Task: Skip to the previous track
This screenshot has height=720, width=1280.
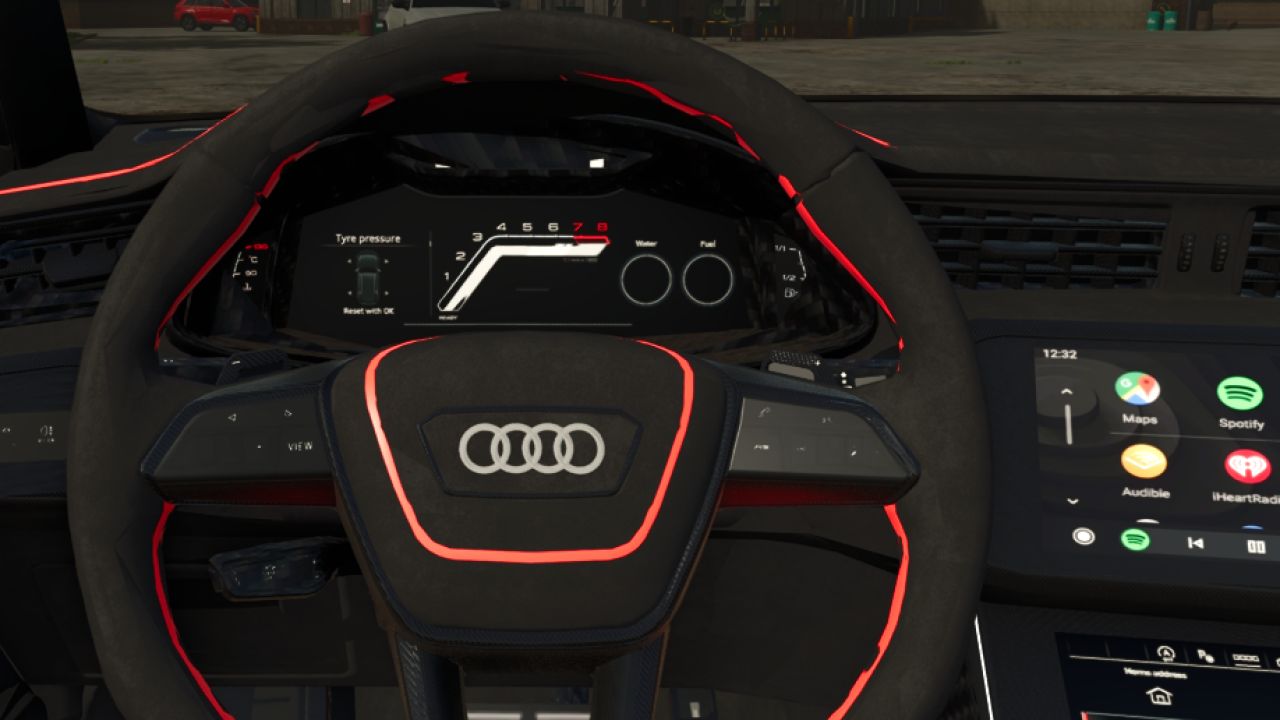Action: coord(1195,541)
